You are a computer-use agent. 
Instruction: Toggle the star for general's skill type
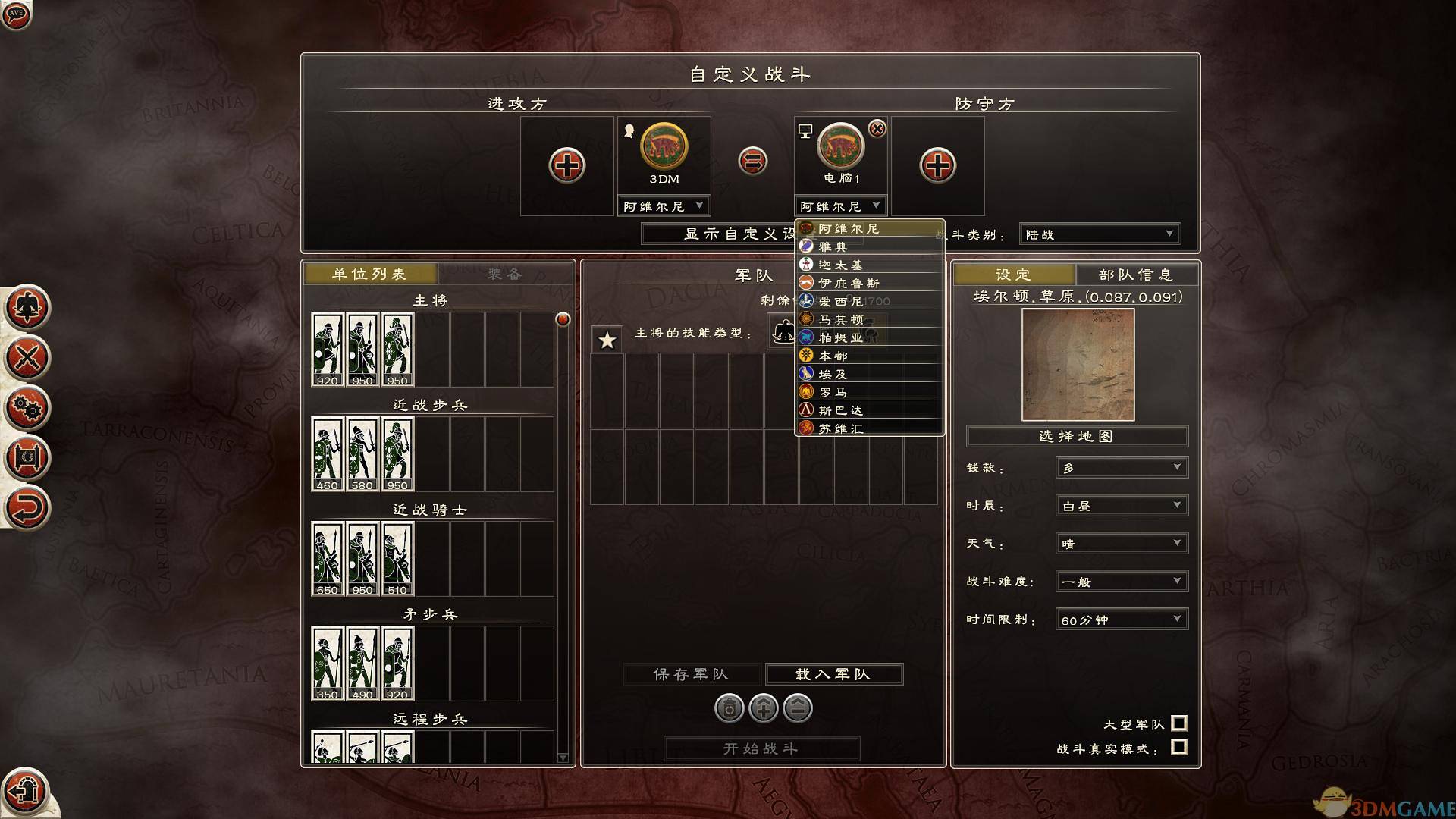tap(606, 340)
